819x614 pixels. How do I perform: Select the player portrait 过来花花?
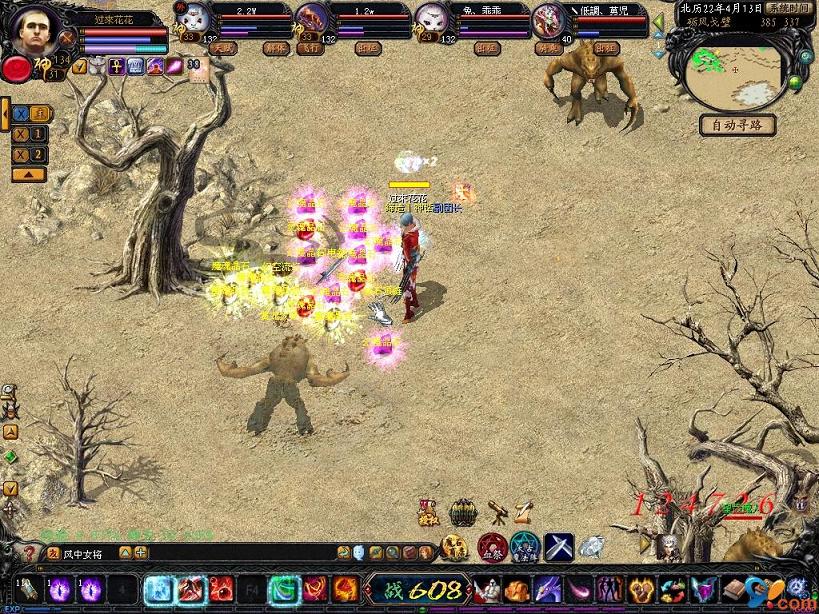click(37, 32)
